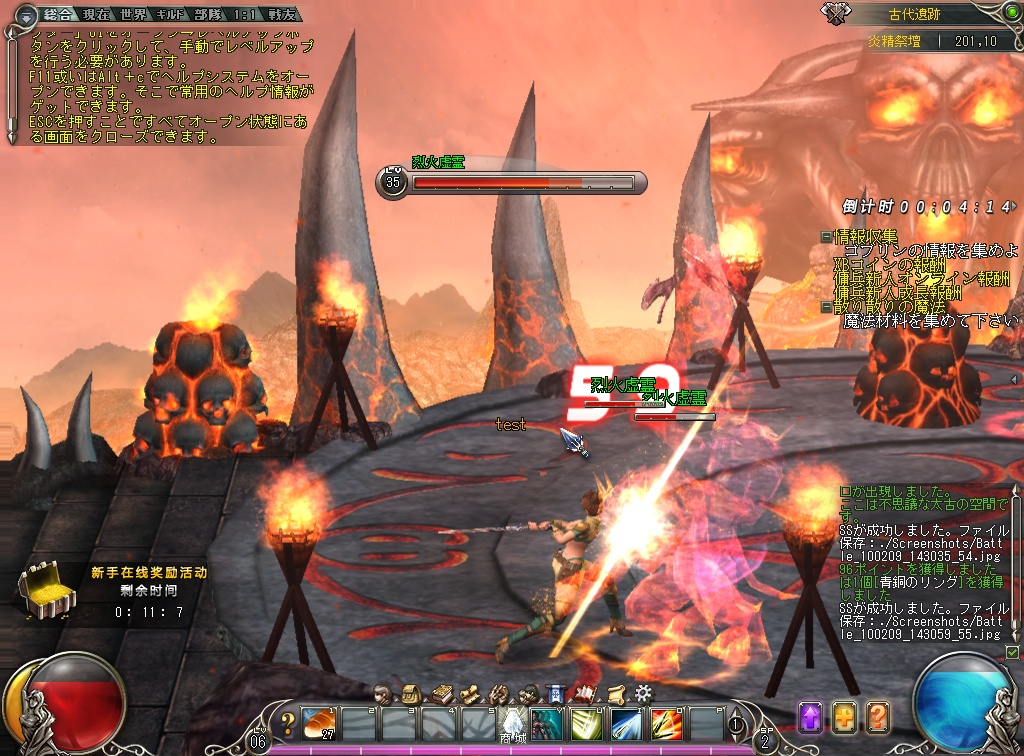
Task: Activate the blue streak skill icon
Action: 626,722
